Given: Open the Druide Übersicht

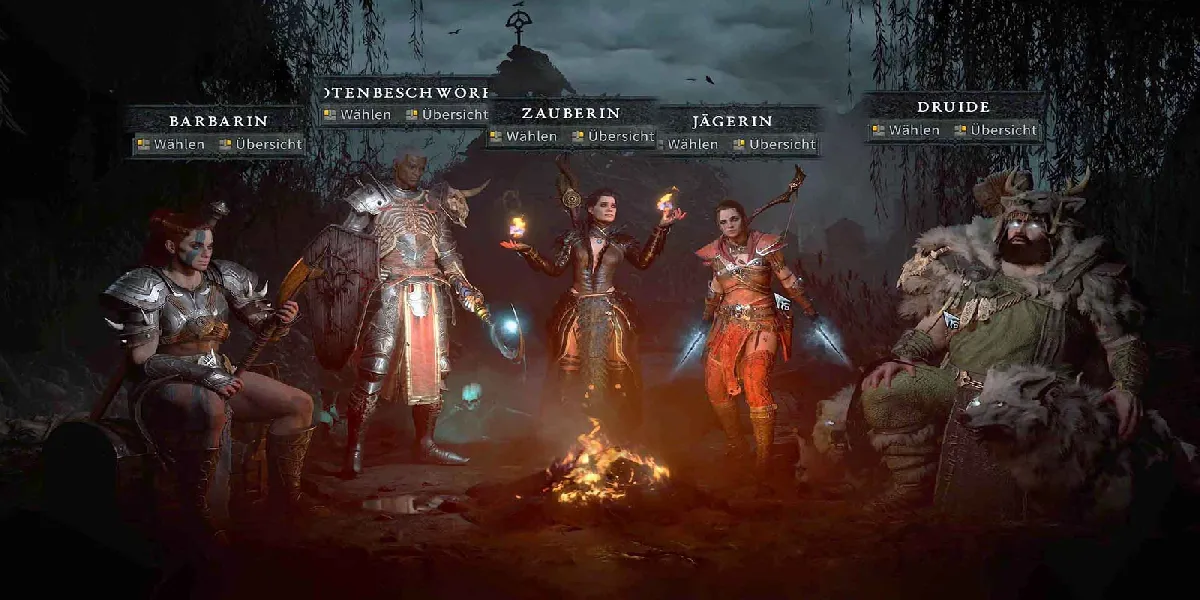Looking at the screenshot, I should click(994, 130).
